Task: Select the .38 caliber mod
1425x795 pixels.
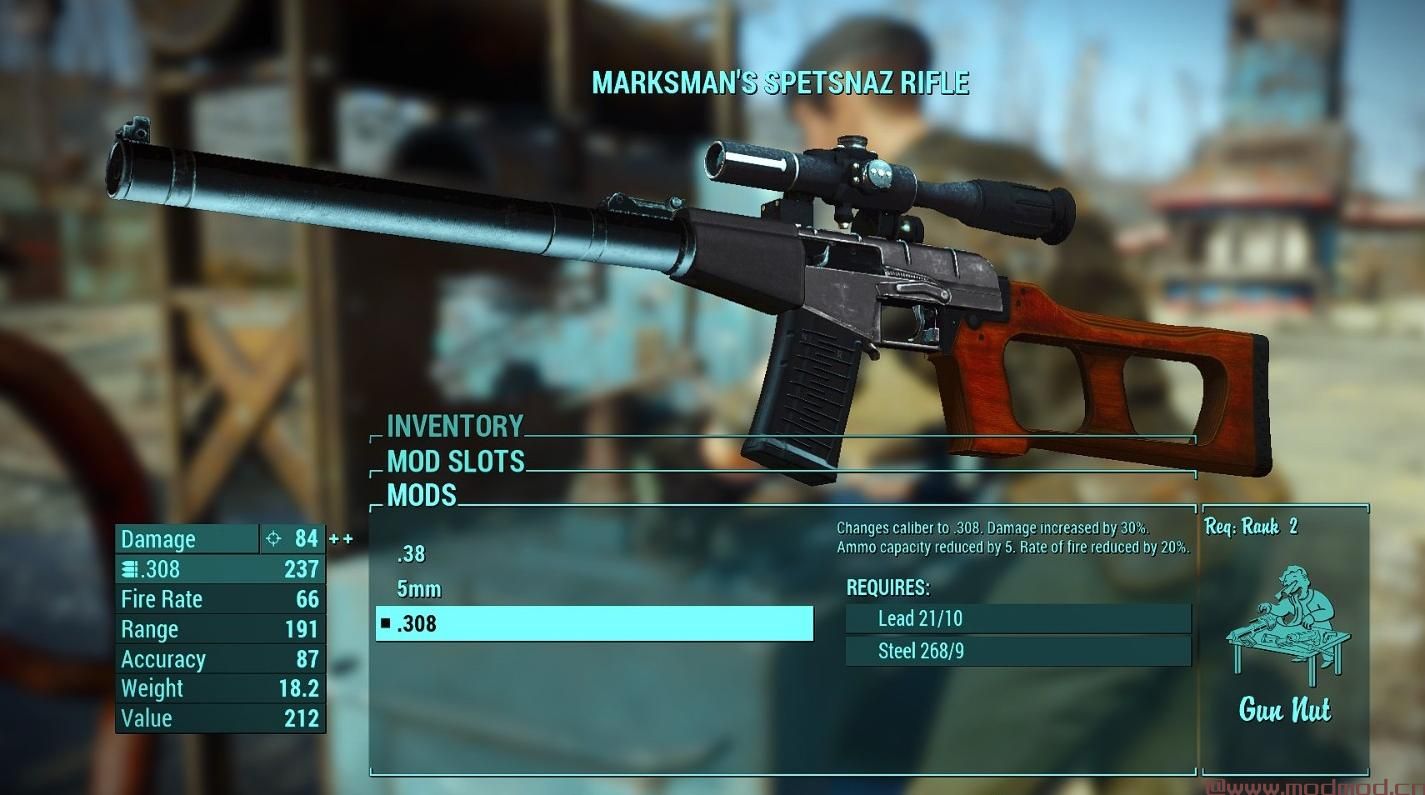Action: coord(411,555)
